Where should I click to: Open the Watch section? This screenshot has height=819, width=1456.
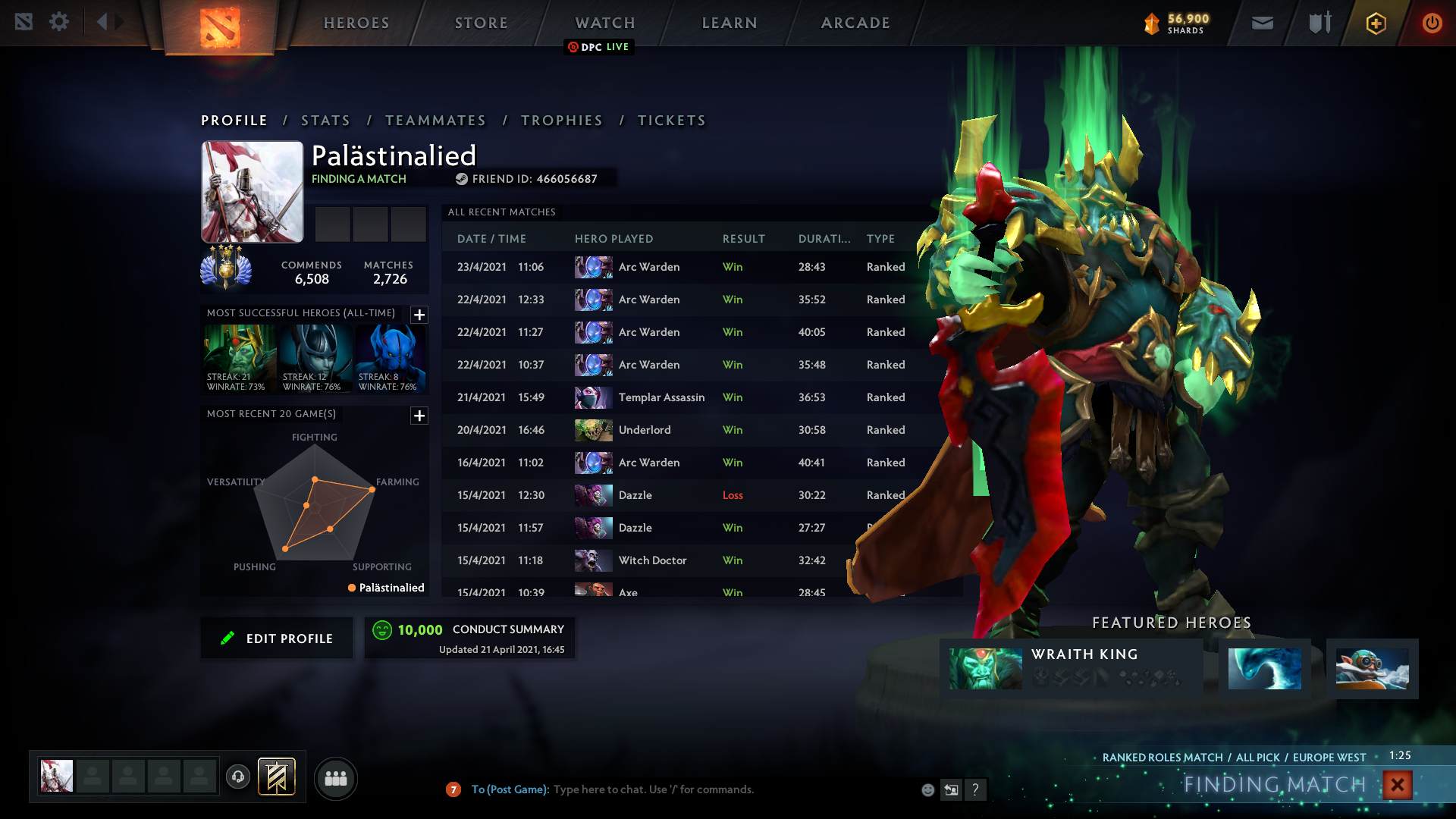click(x=605, y=23)
